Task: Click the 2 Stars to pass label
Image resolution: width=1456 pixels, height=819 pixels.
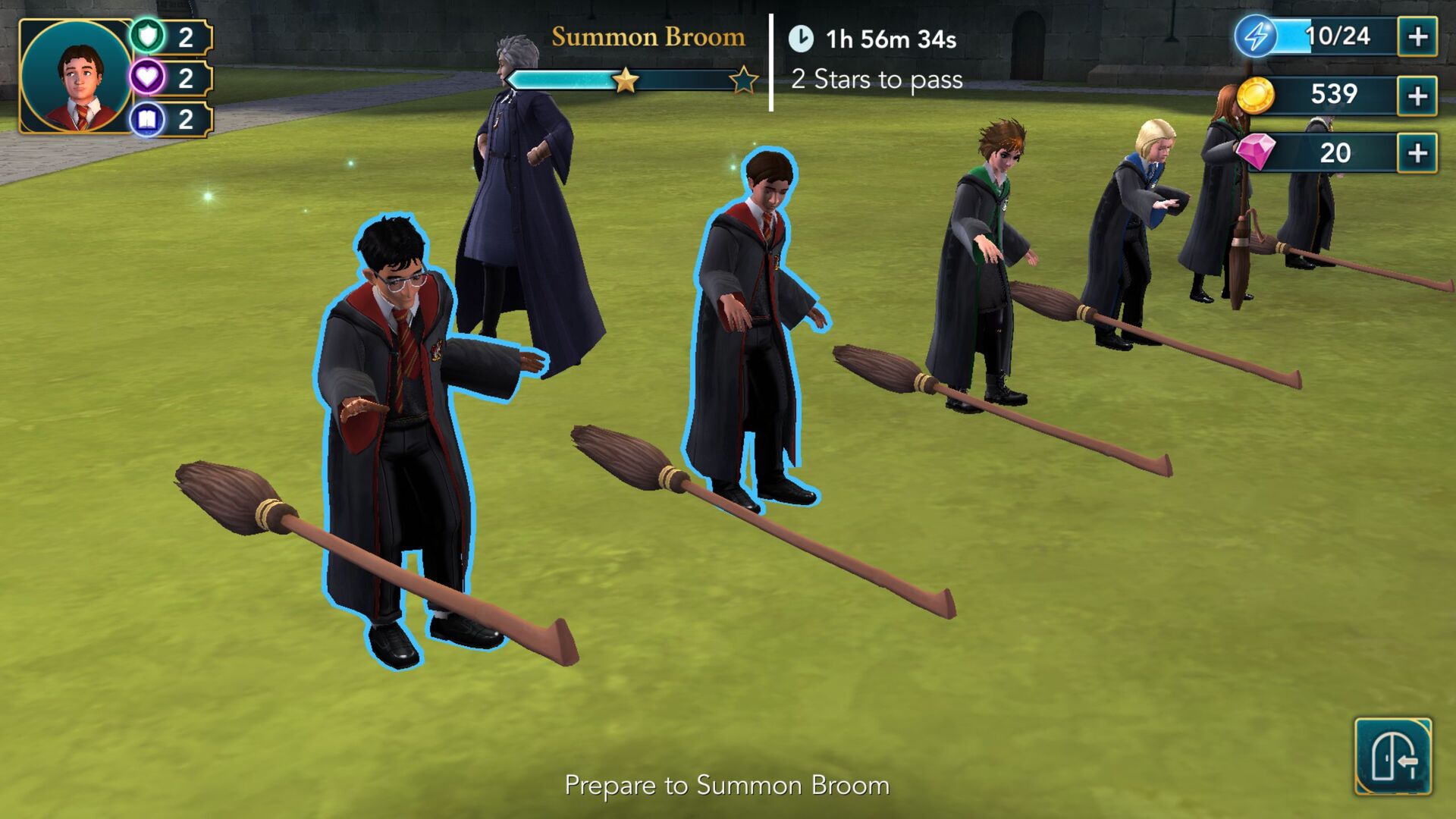Action: tap(877, 79)
